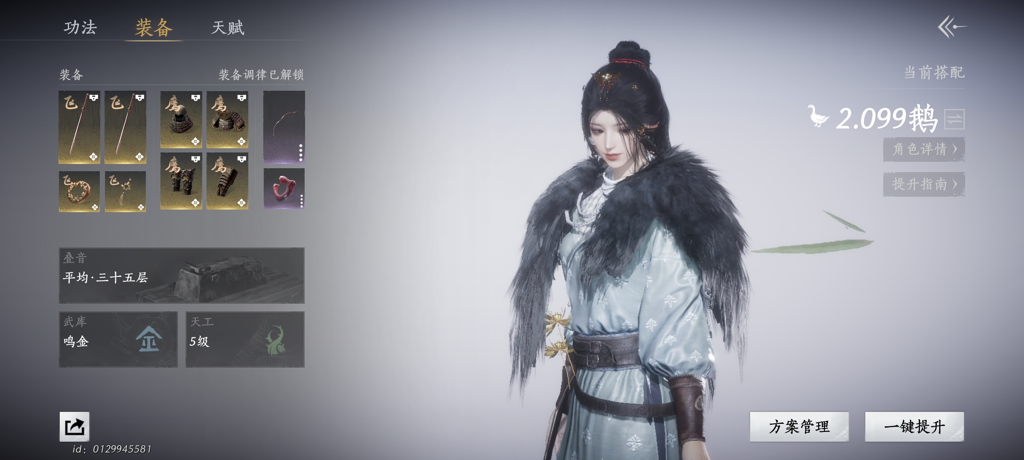
Task: Click the 一键提升 button
Action: [914, 426]
